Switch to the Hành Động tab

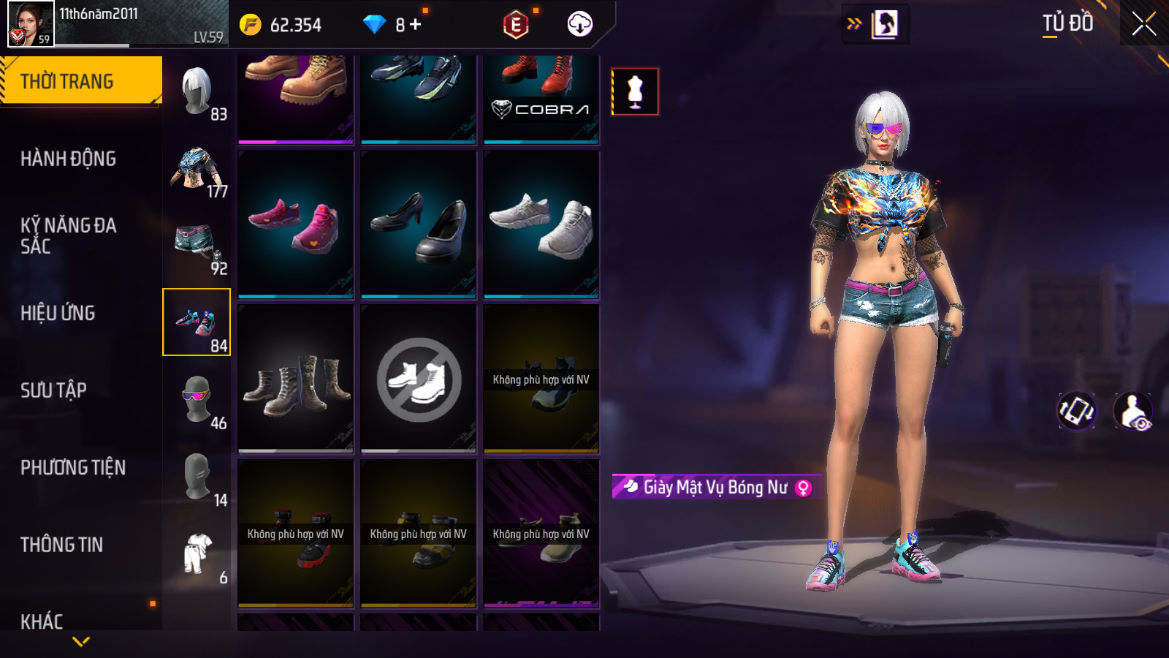[x=69, y=159]
